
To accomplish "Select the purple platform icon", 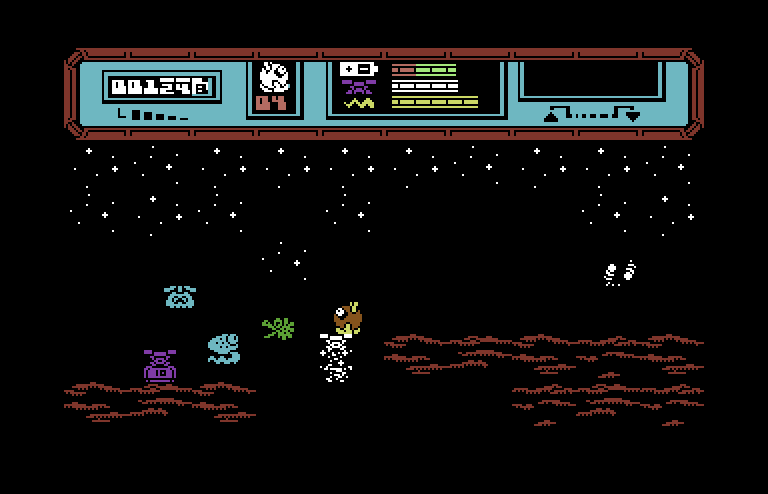I will click(357, 86).
